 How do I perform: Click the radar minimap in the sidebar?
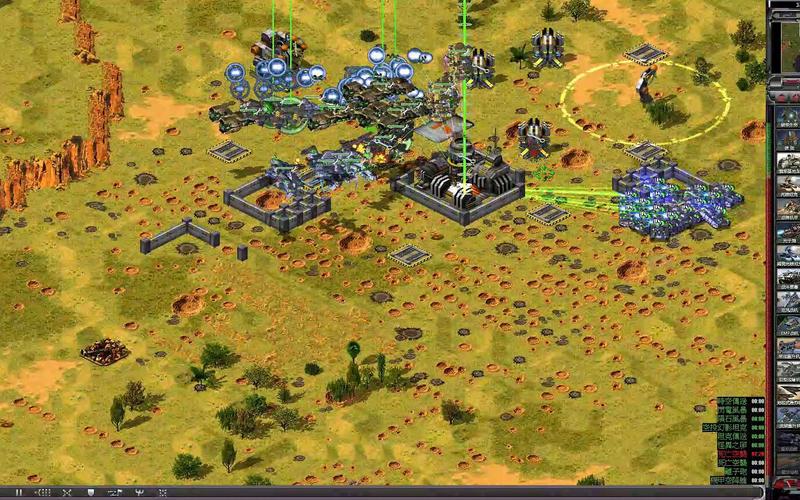tap(785, 45)
